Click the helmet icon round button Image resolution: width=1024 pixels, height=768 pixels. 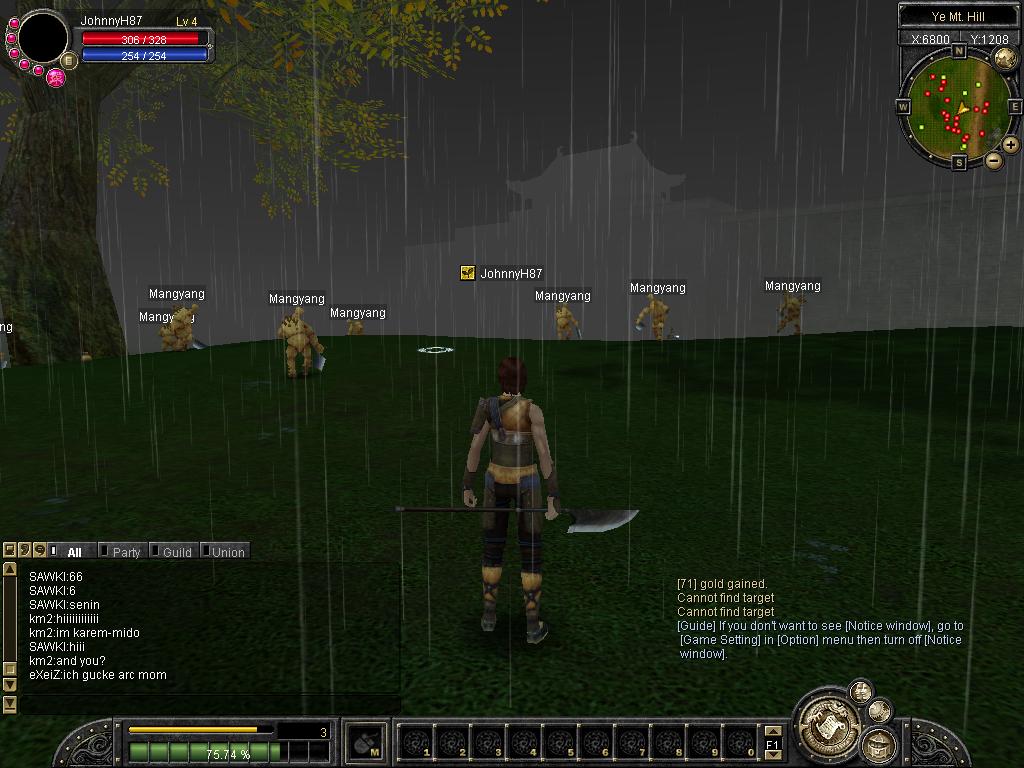(879, 745)
